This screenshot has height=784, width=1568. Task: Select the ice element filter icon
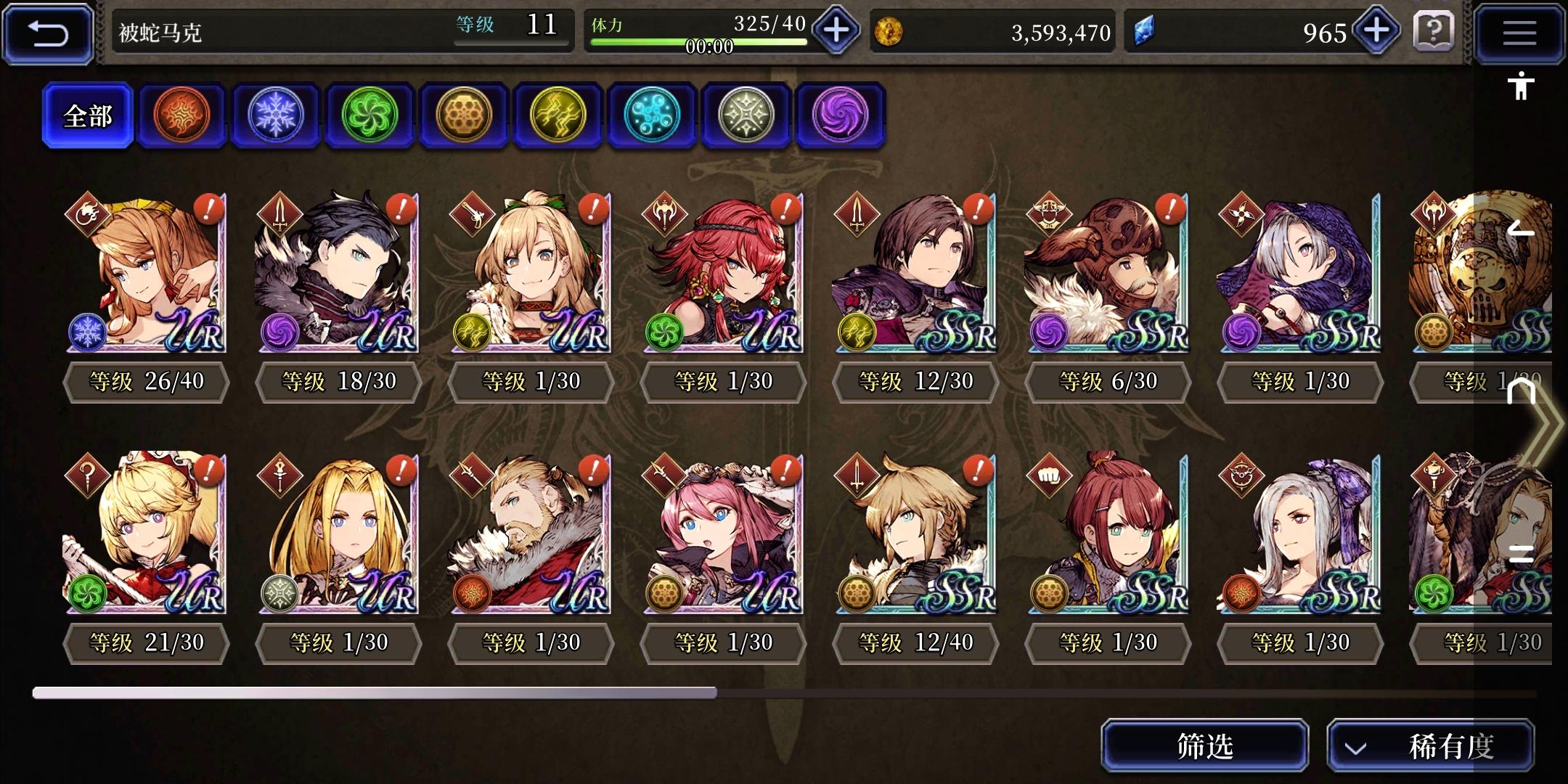[x=275, y=115]
